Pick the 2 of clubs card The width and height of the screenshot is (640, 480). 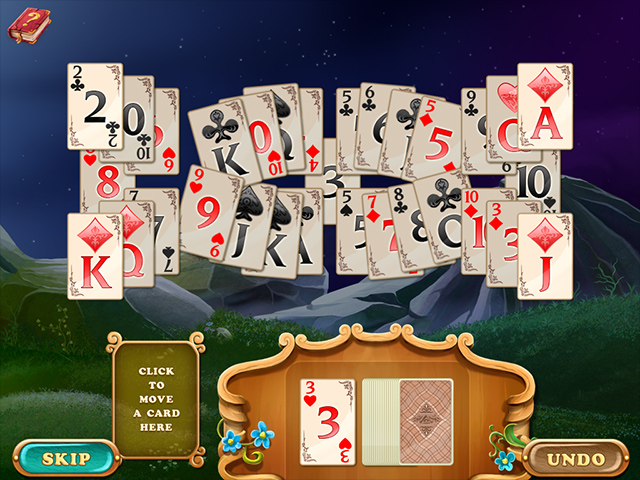click(94, 107)
